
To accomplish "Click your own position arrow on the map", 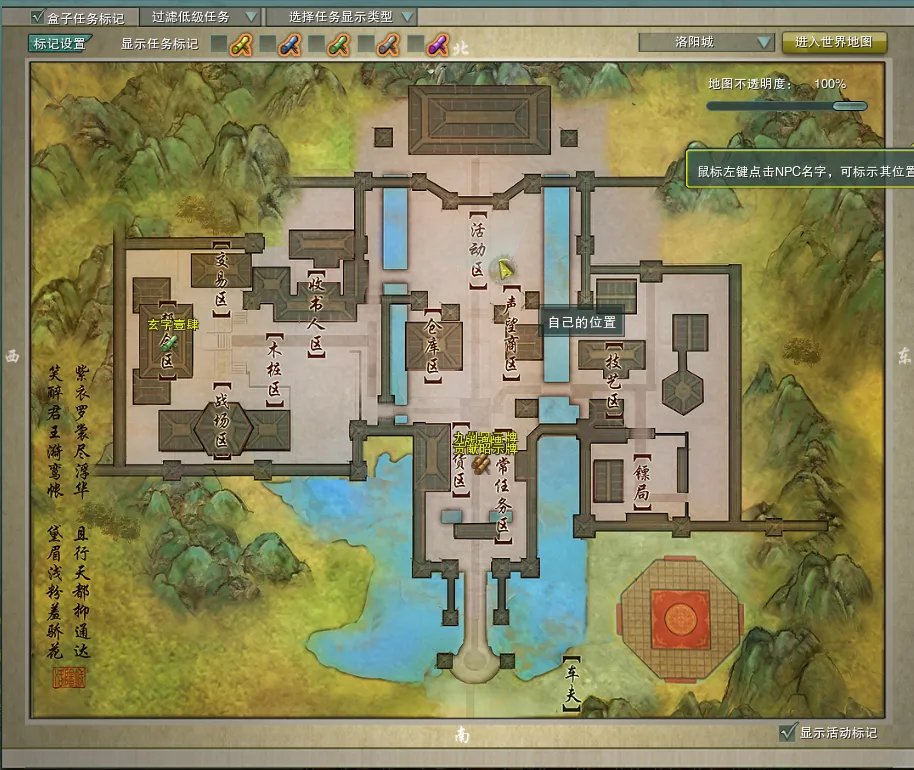I will point(507,268).
